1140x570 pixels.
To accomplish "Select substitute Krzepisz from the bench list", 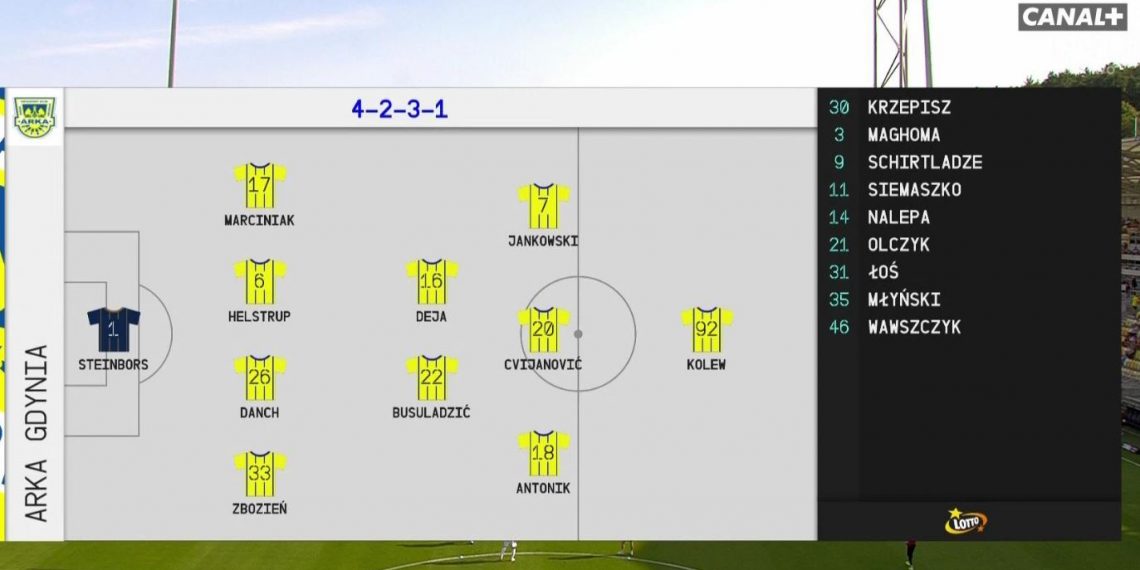I will coord(908,107).
